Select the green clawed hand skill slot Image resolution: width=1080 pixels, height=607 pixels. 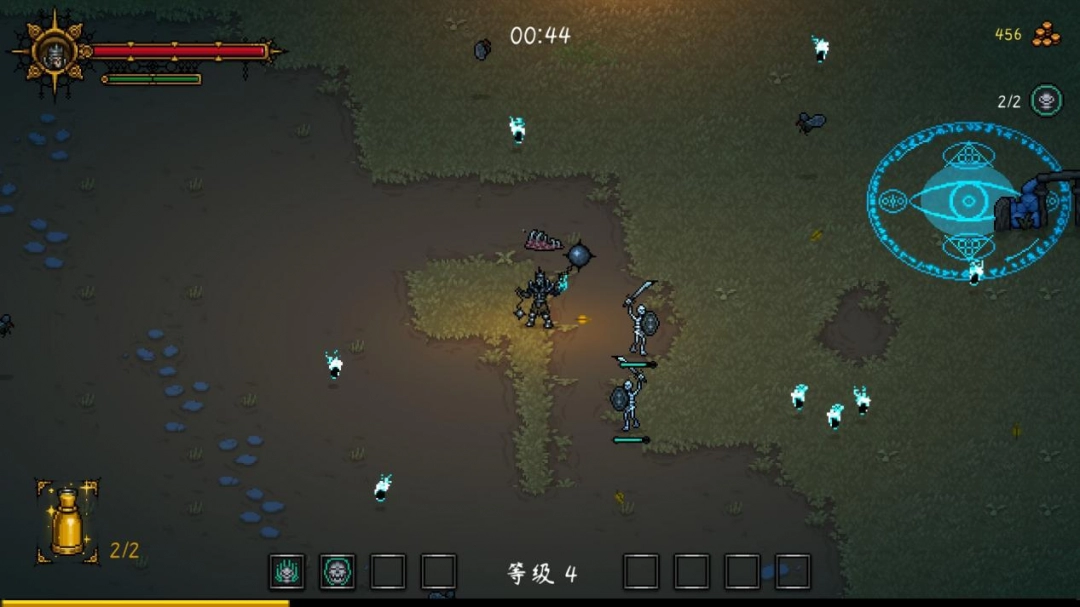[287, 572]
